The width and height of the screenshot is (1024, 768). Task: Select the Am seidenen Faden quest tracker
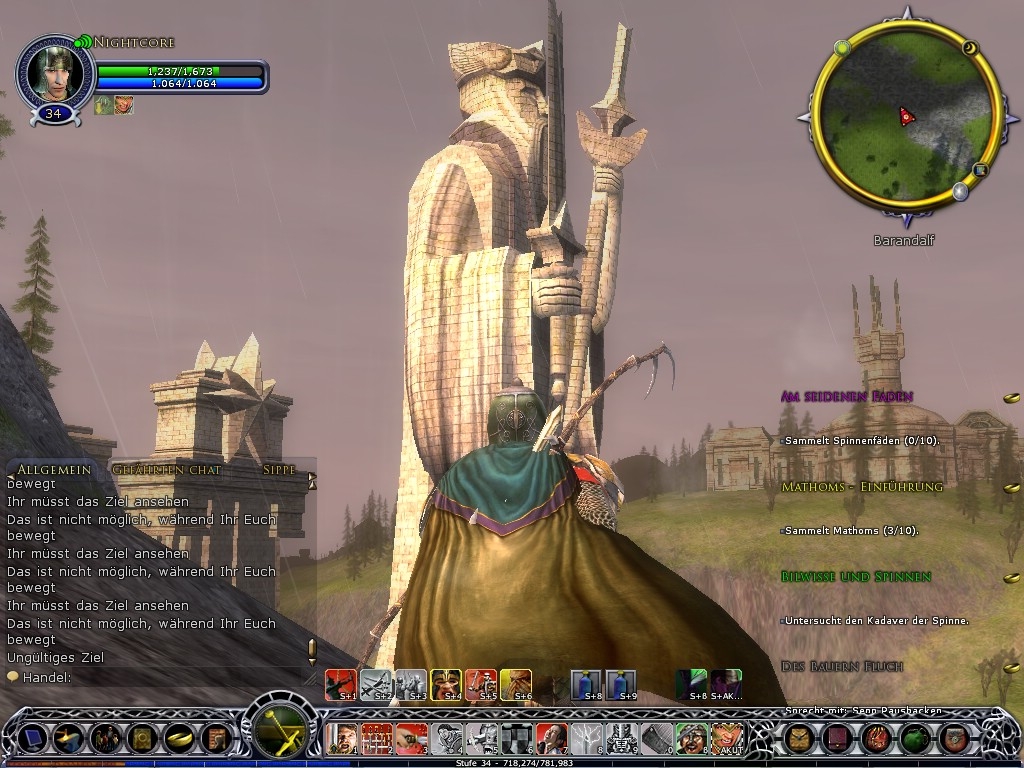pyautogui.click(x=846, y=396)
